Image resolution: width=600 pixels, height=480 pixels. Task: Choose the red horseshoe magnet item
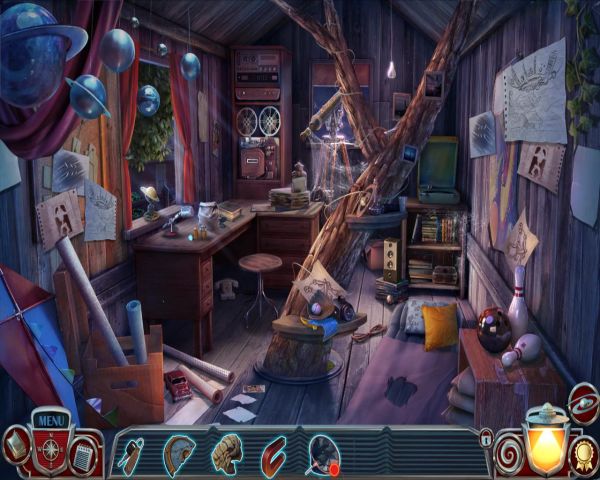pos(274,453)
